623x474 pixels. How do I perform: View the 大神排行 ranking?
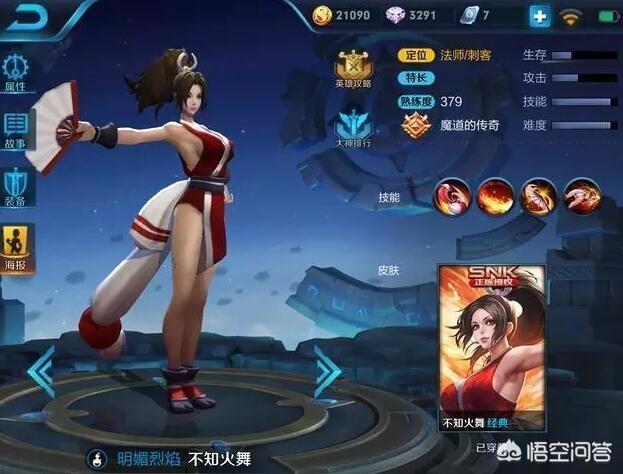point(353,129)
